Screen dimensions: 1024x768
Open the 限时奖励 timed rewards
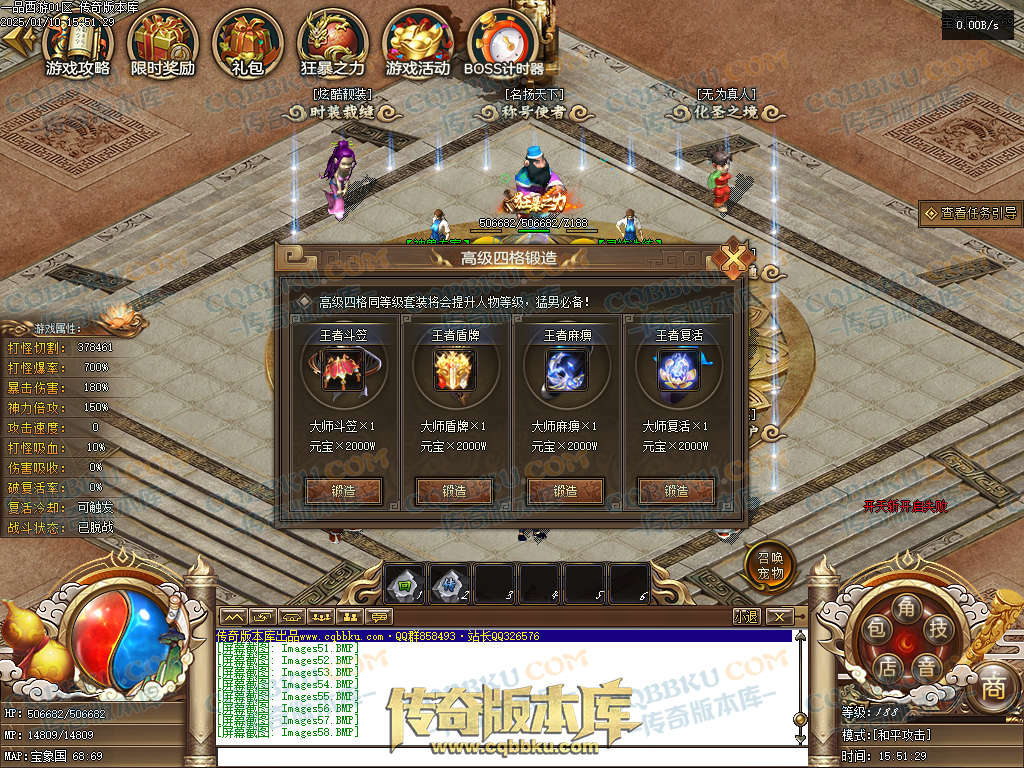pos(163,43)
